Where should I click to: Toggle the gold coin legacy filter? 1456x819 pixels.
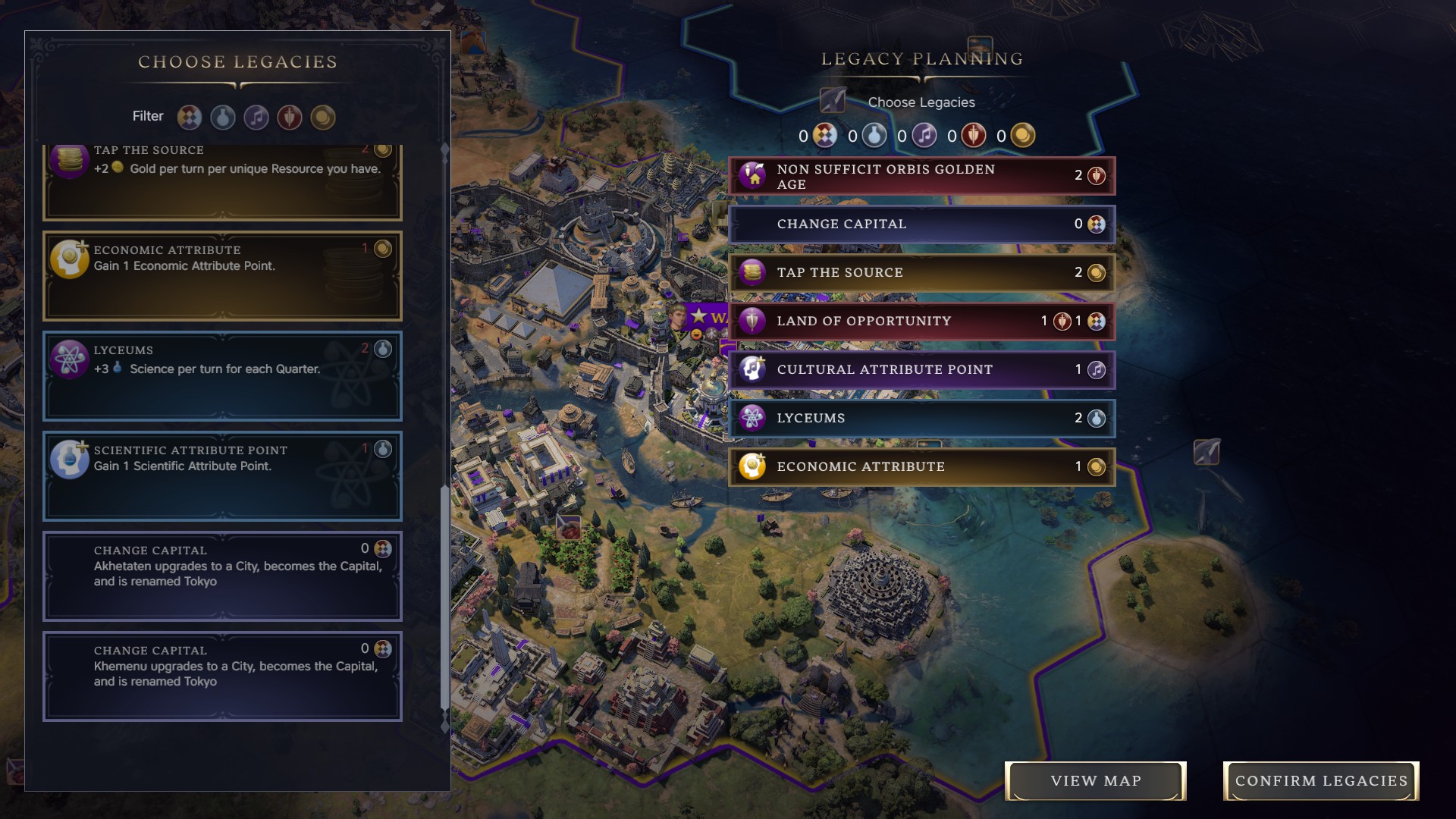point(323,118)
